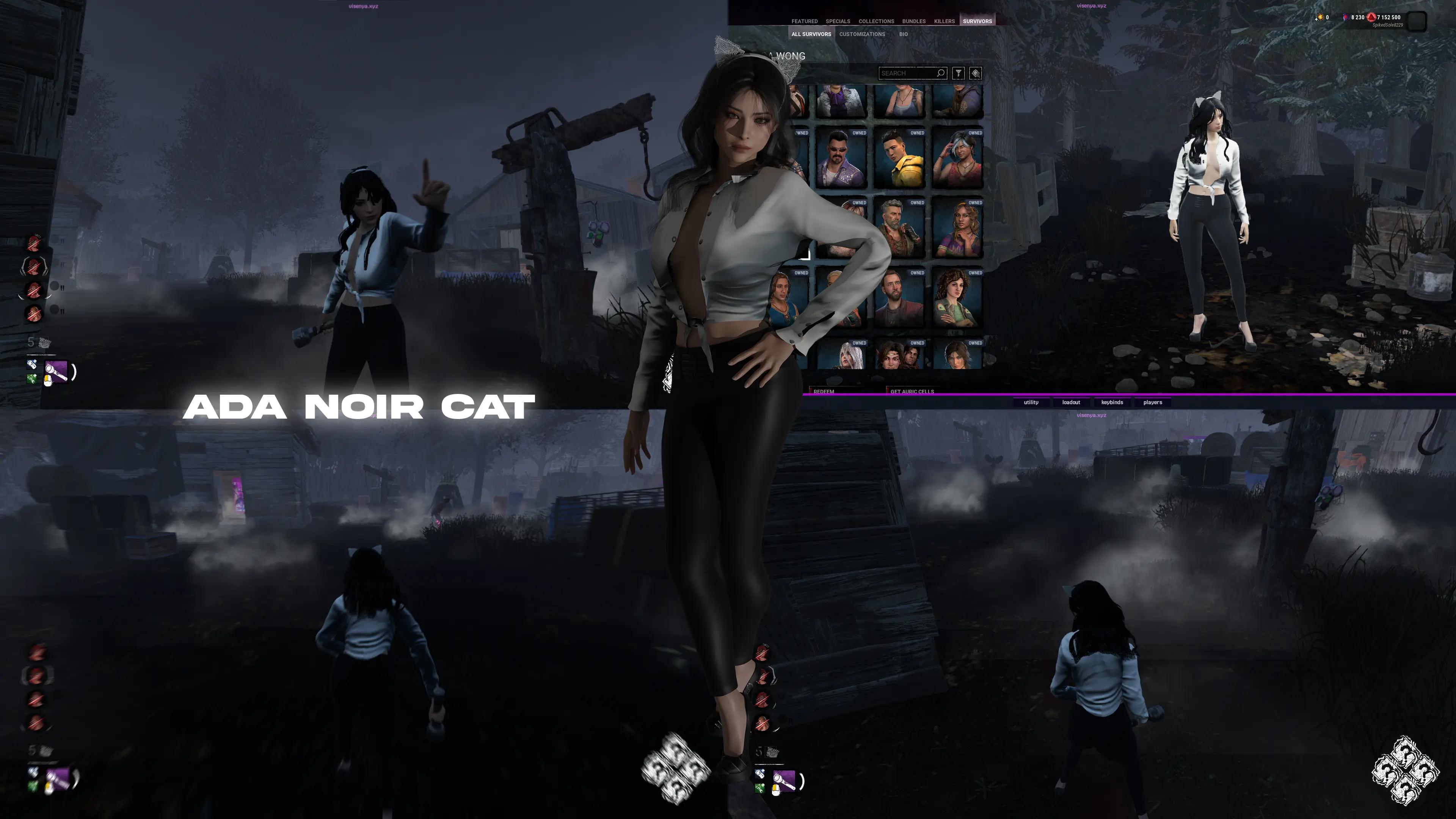Open the BUNDLES store tab
Image resolution: width=1456 pixels, height=819 pixels.
[915, 21]
